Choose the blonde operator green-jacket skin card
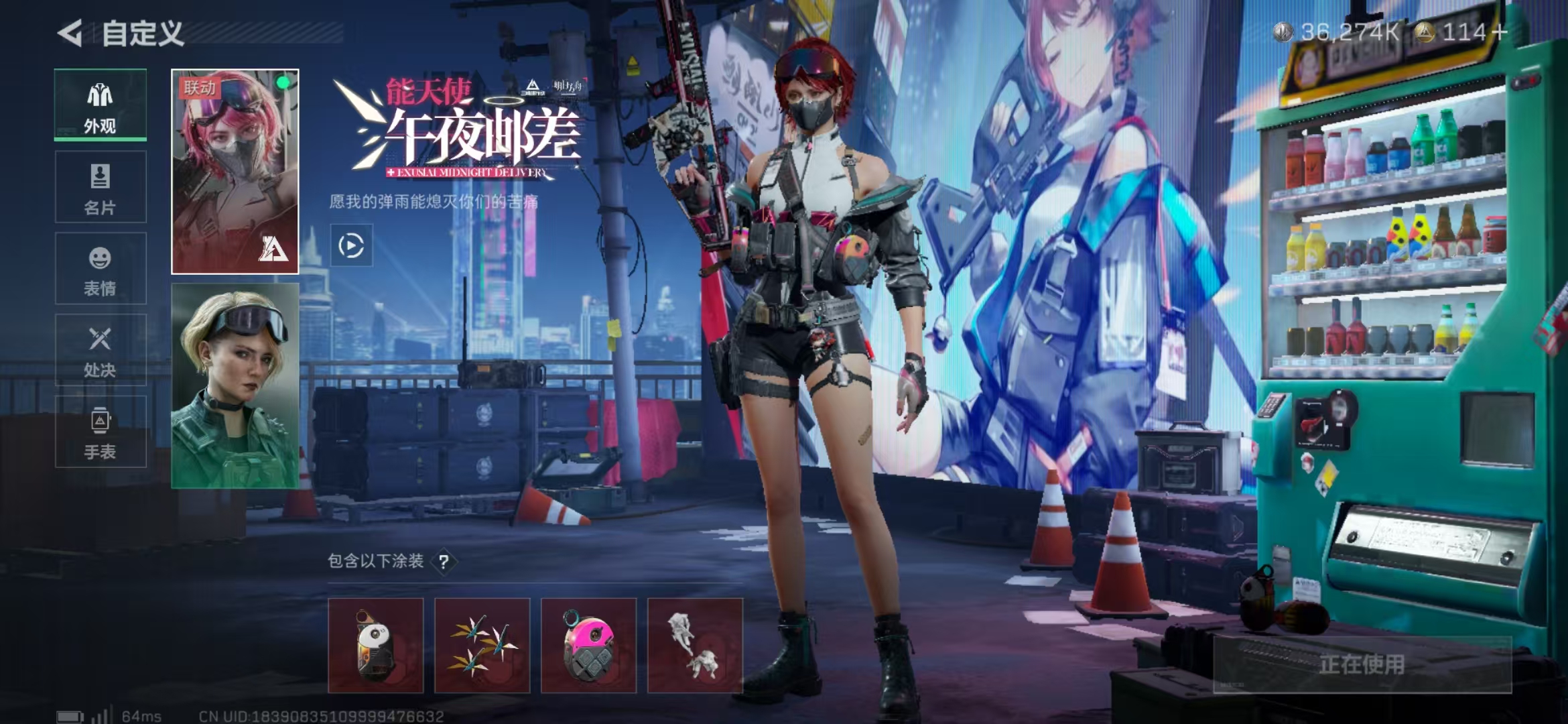The image size is (1568, 724). coord(235,385)
